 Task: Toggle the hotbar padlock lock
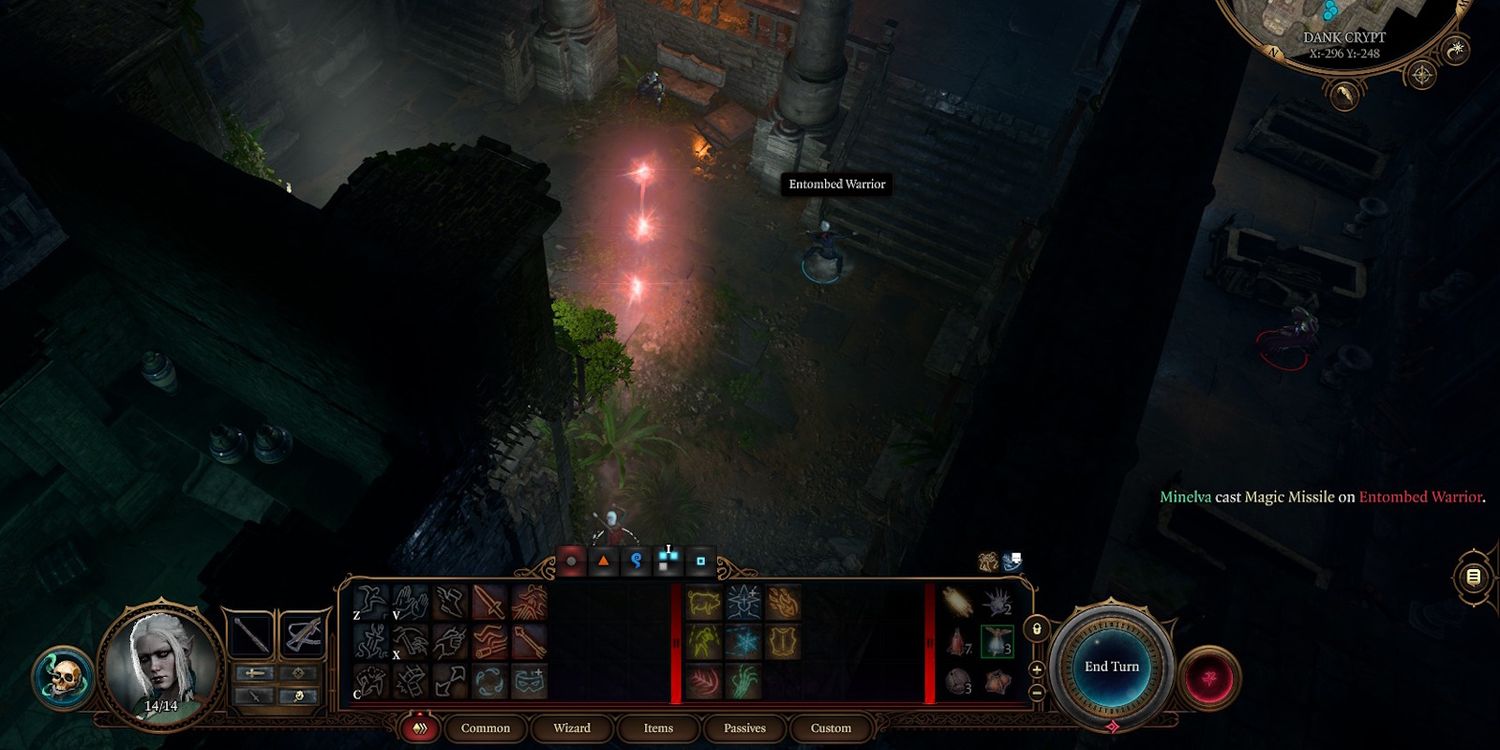[1037, 628]
